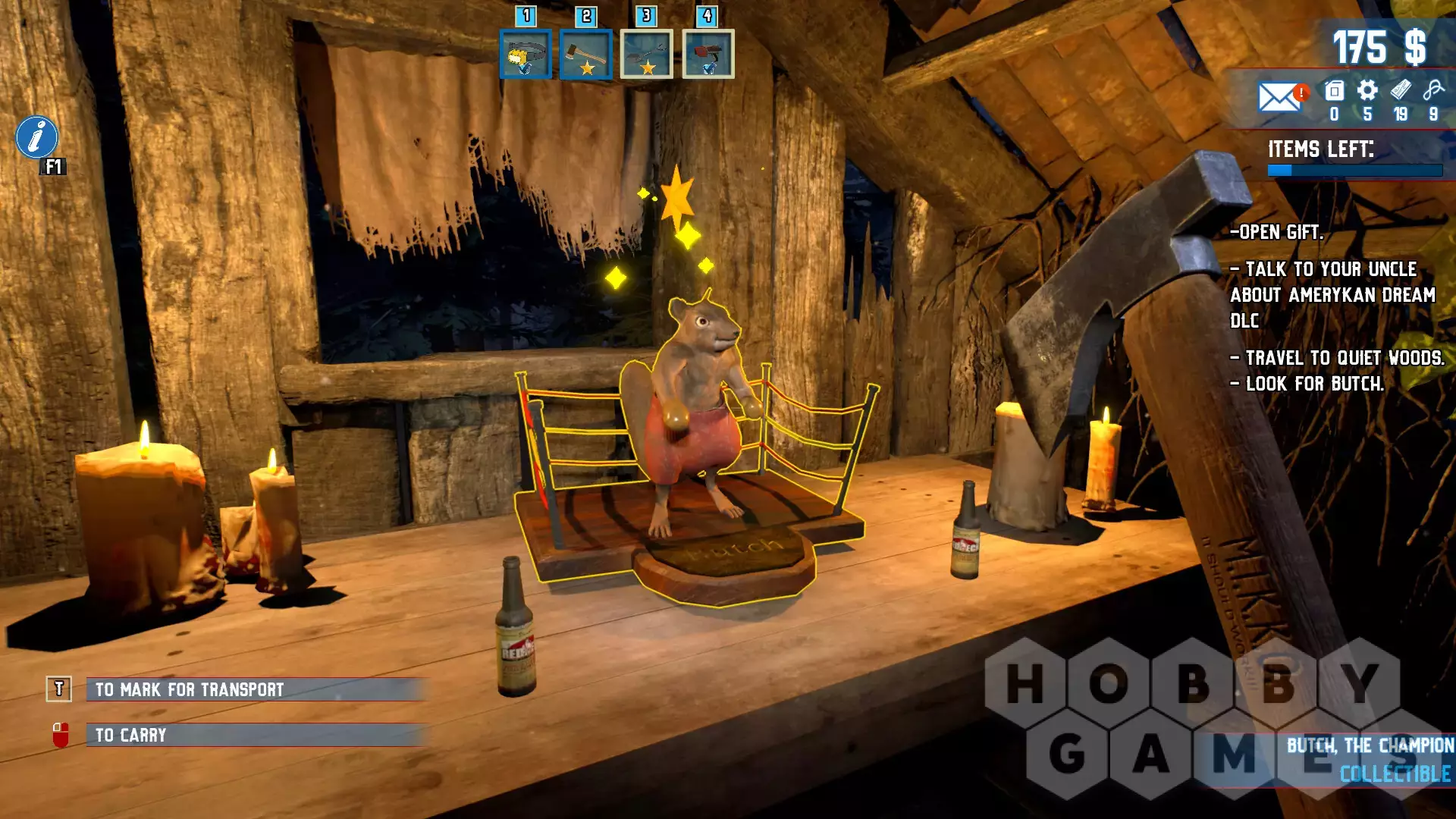
Task: Open the mail envelope with the alert badge
Action: click(x=1279, y=97)
